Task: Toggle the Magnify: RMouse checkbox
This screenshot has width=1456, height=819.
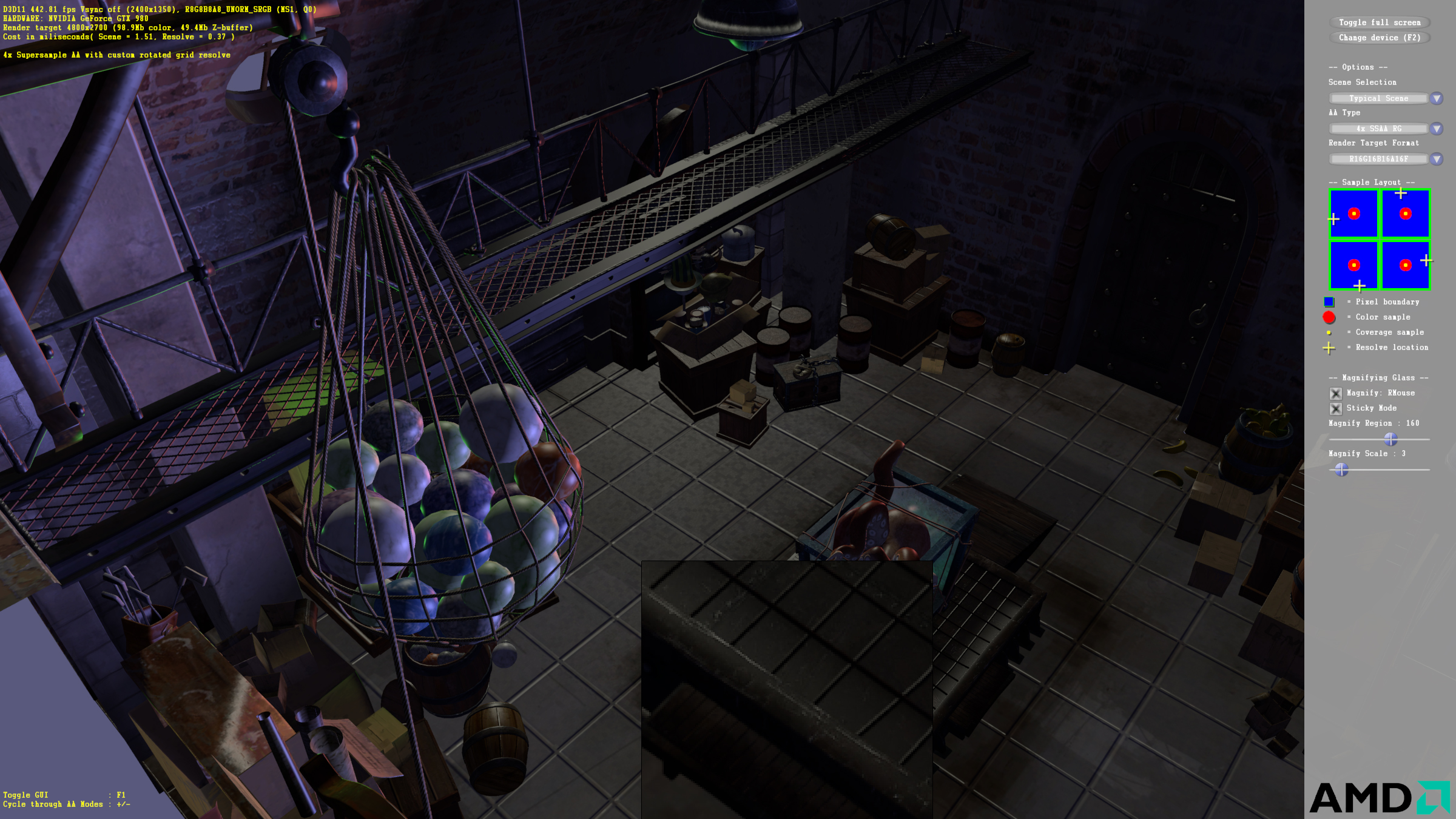Action: pos(1335,393)
